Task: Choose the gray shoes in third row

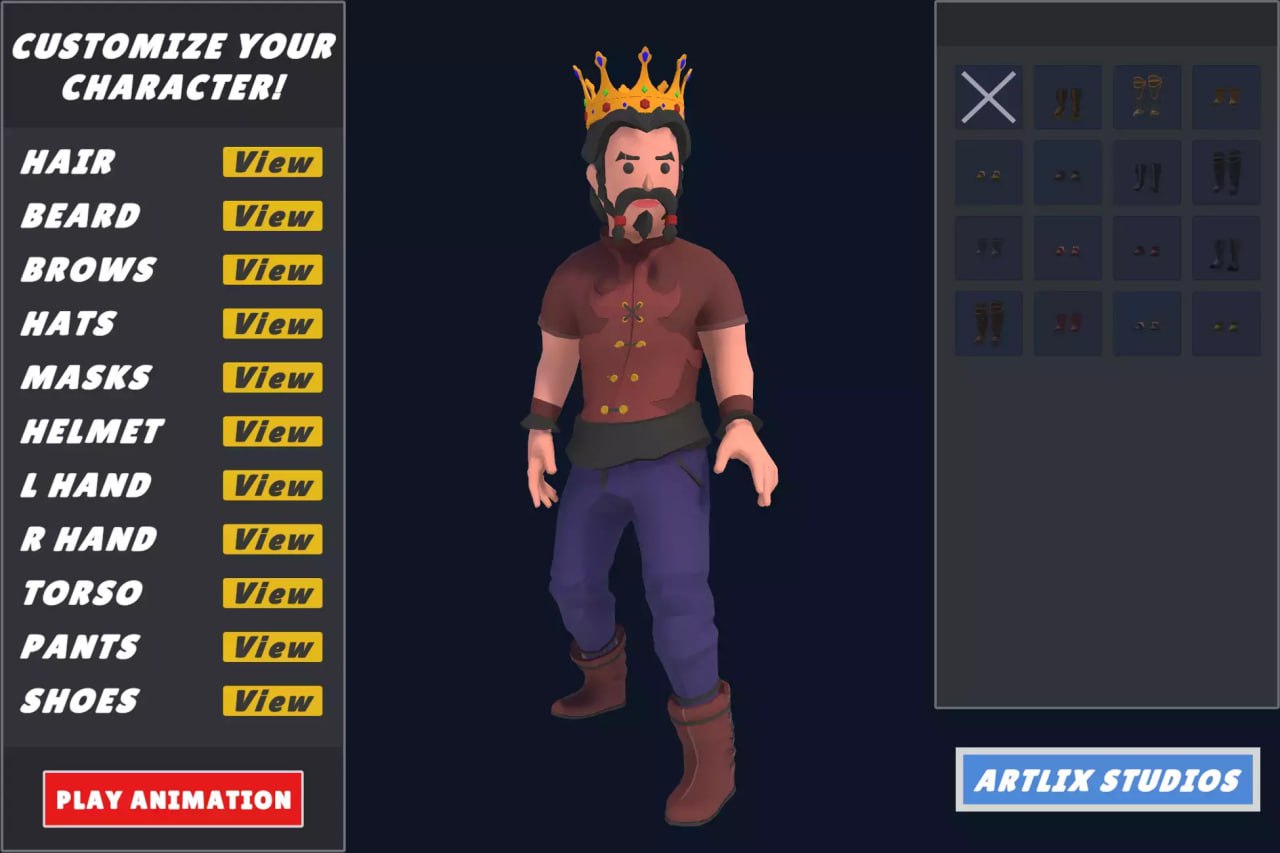Action: click(x=988, y=249)
